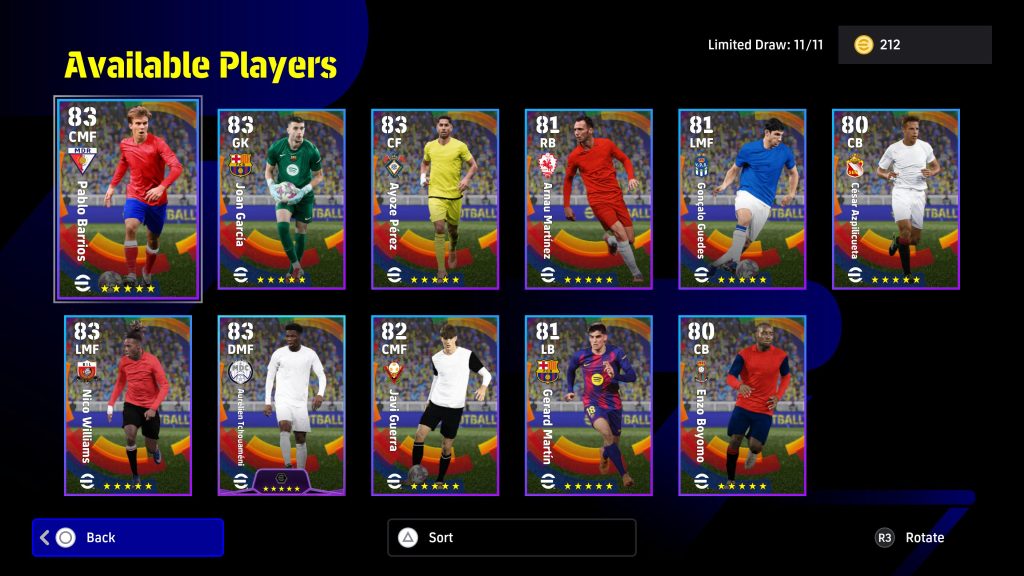Open the Gonçalo Guedes LMF card
The height and width of the screenshot is (576, 1024).
(x=742, y=199)
